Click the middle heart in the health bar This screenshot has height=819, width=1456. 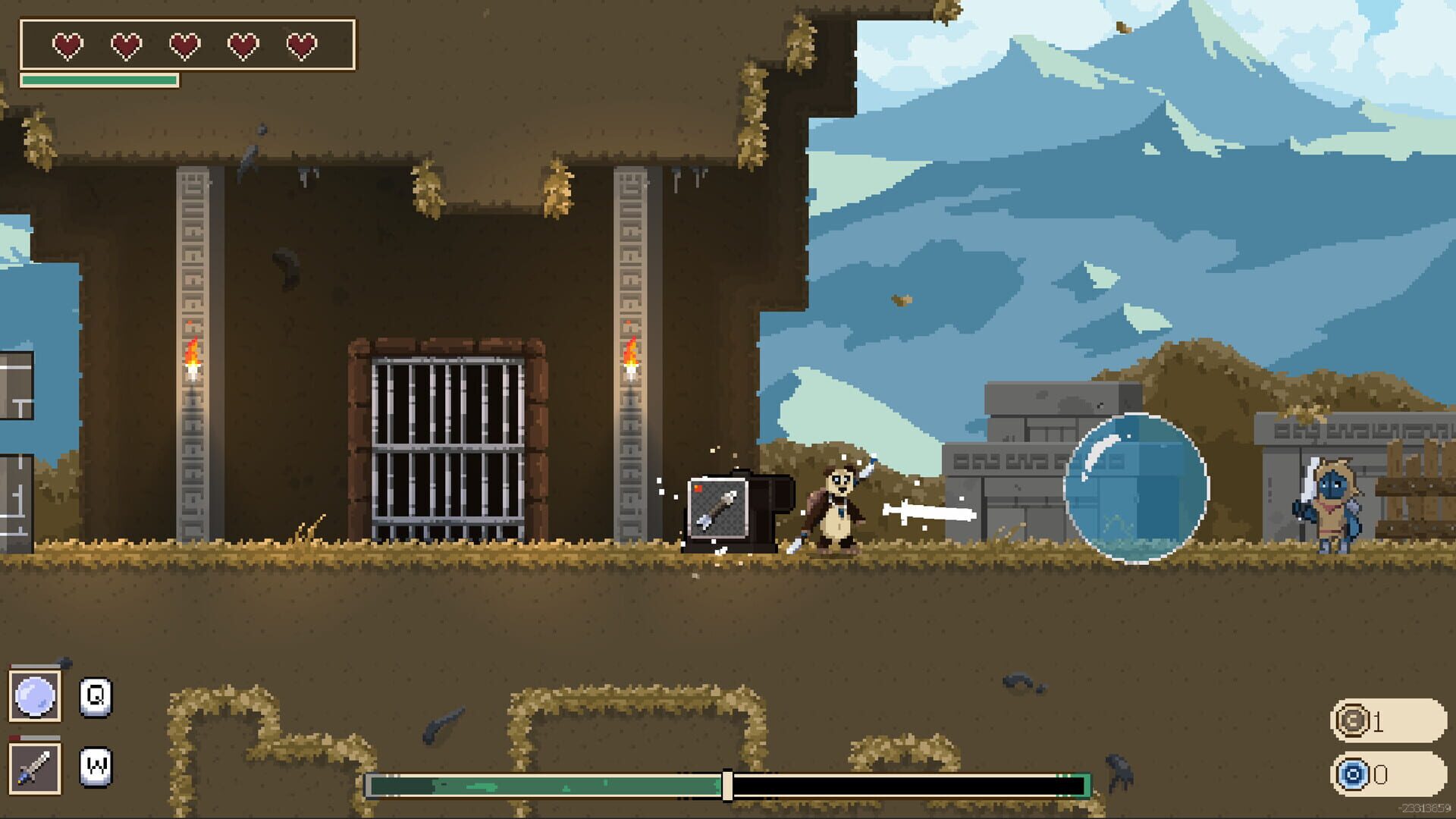[x=184, y=44]
